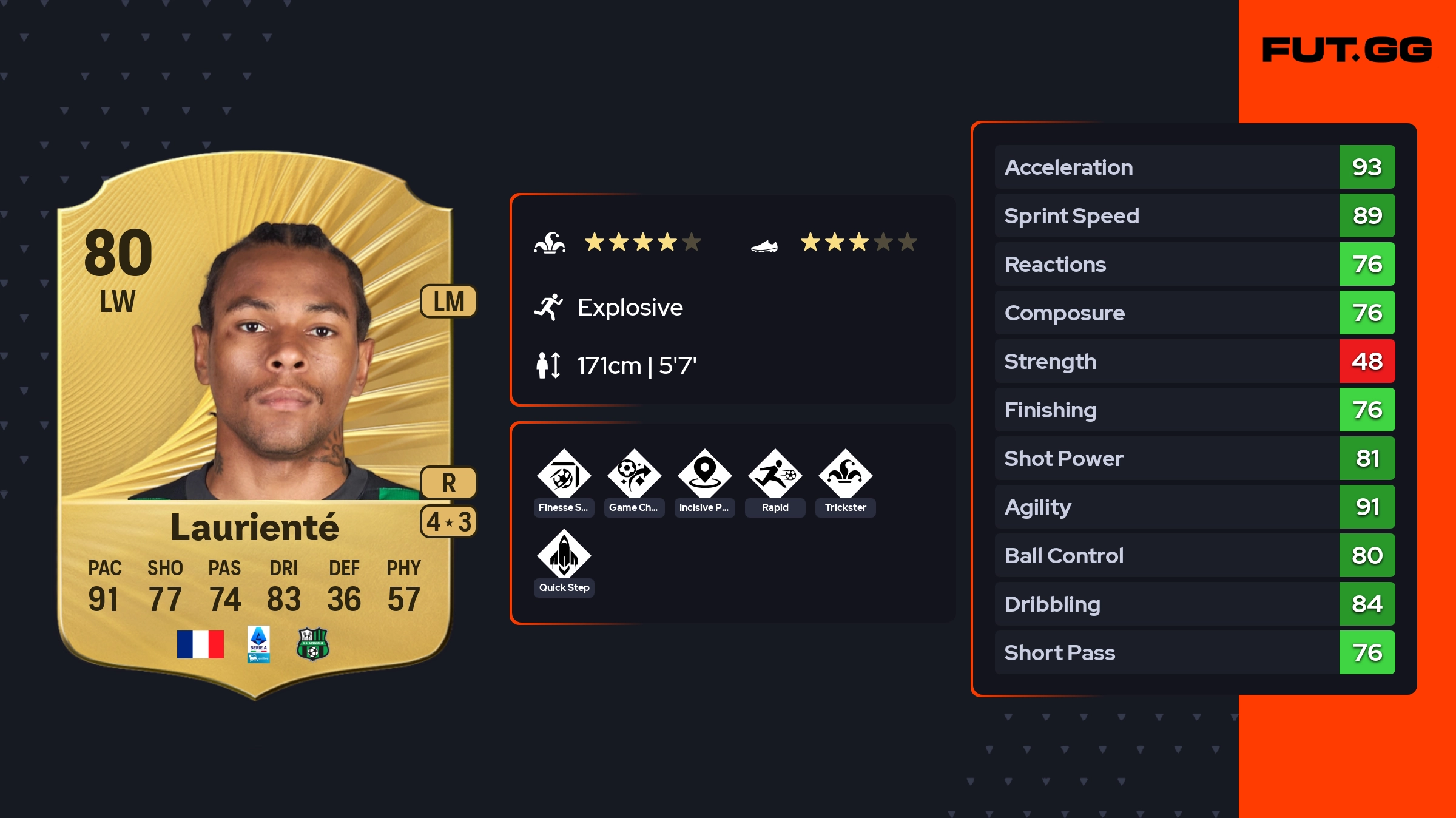
Task: Select the Short Pass stat row
Action: [x=1194, y=652]
